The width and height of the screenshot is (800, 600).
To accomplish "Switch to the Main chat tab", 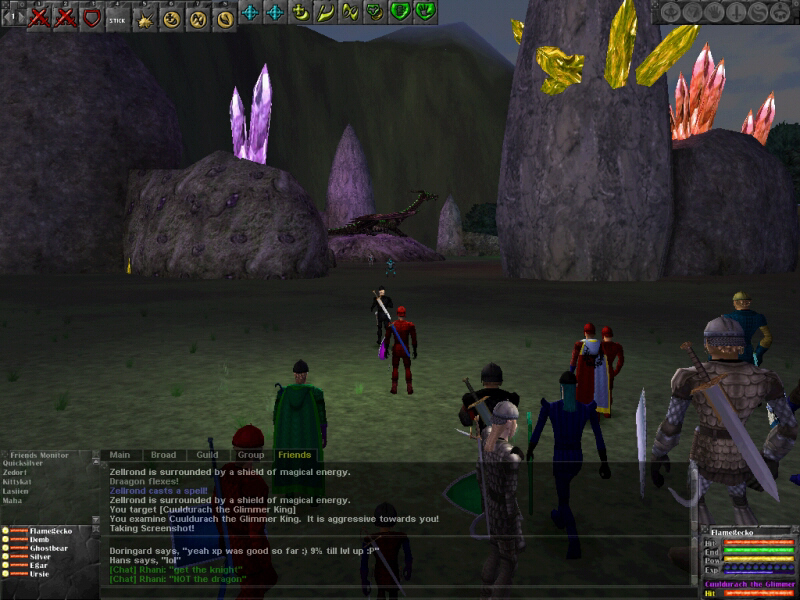I will (120, 455).
